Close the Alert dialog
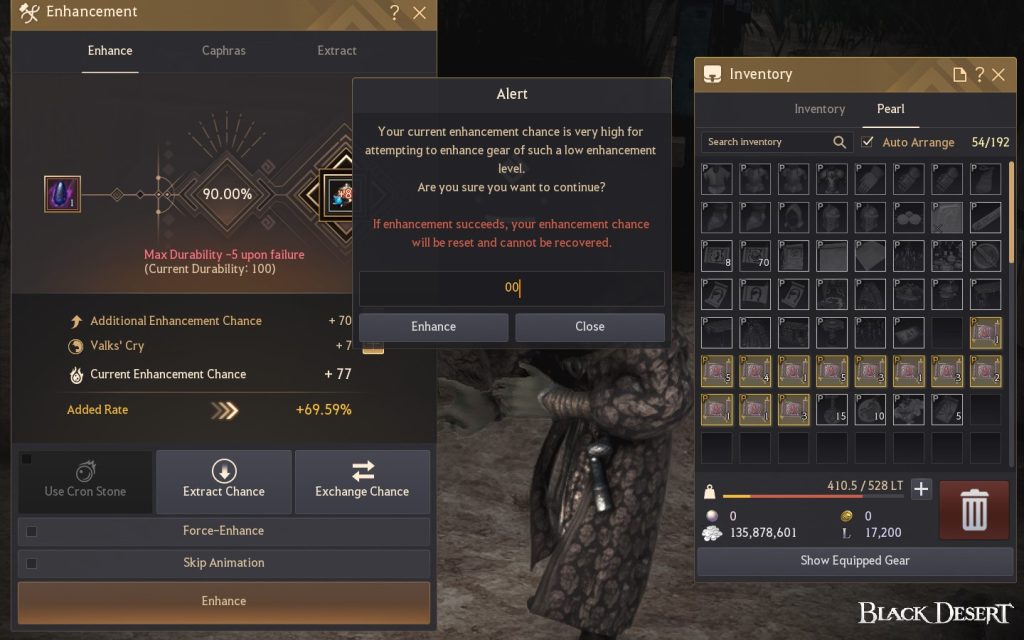This screenshot has height=640, width=1024. (x=589, y=327)
